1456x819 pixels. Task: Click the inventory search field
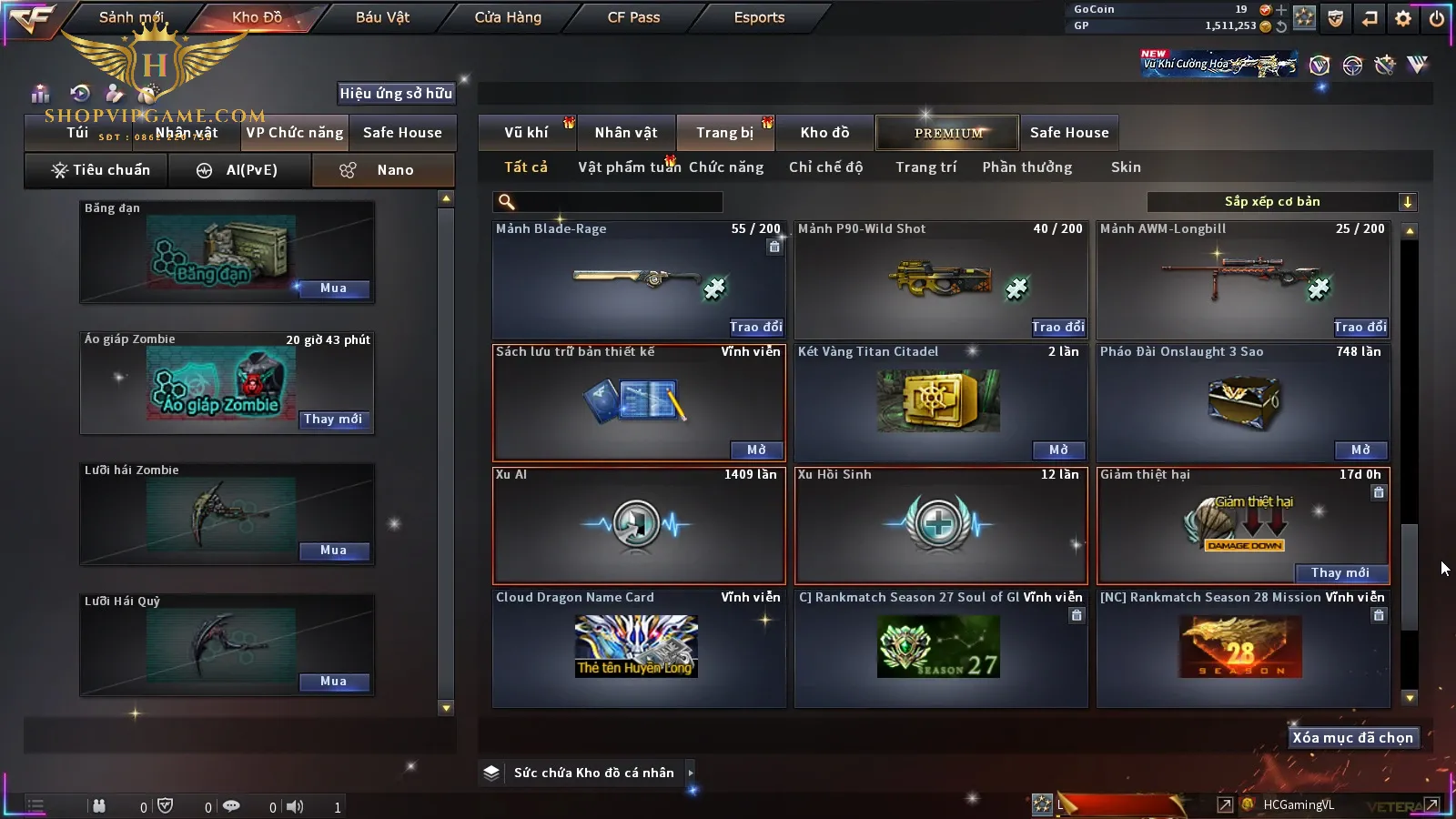[608, 202]
